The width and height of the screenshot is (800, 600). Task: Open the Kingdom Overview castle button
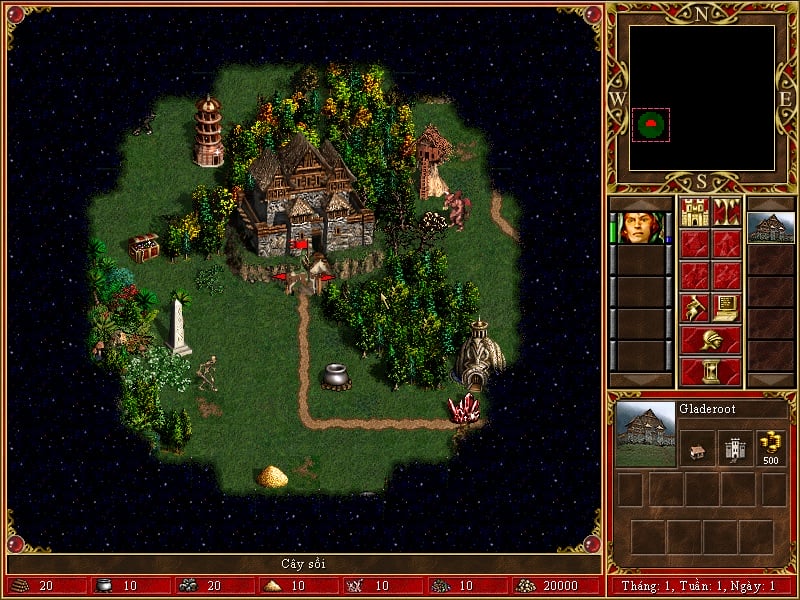tap(695, 212)
